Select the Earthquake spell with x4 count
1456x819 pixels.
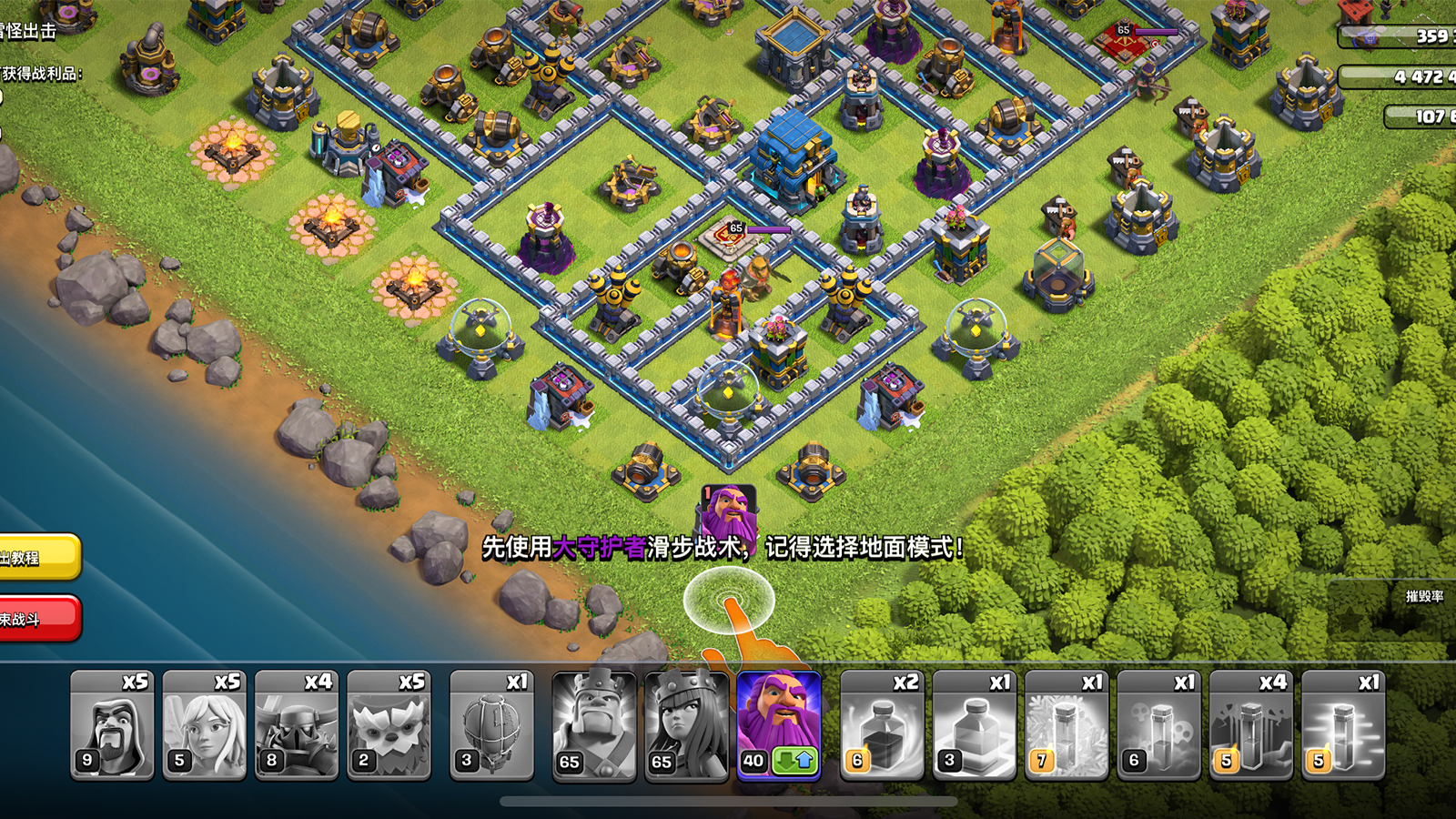tap(1250, 725)
